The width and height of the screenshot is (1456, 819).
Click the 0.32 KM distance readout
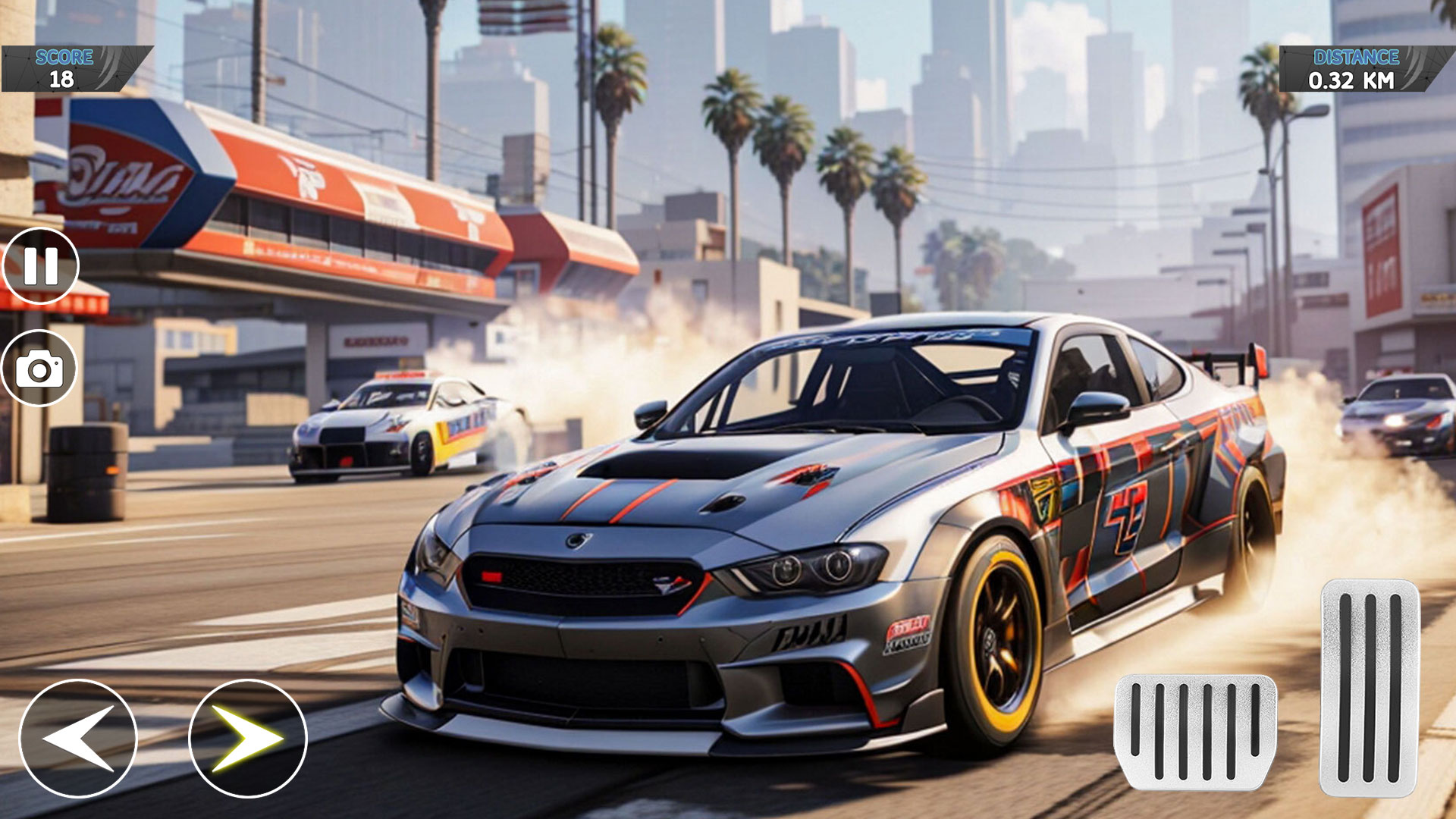pos(1351,80)
